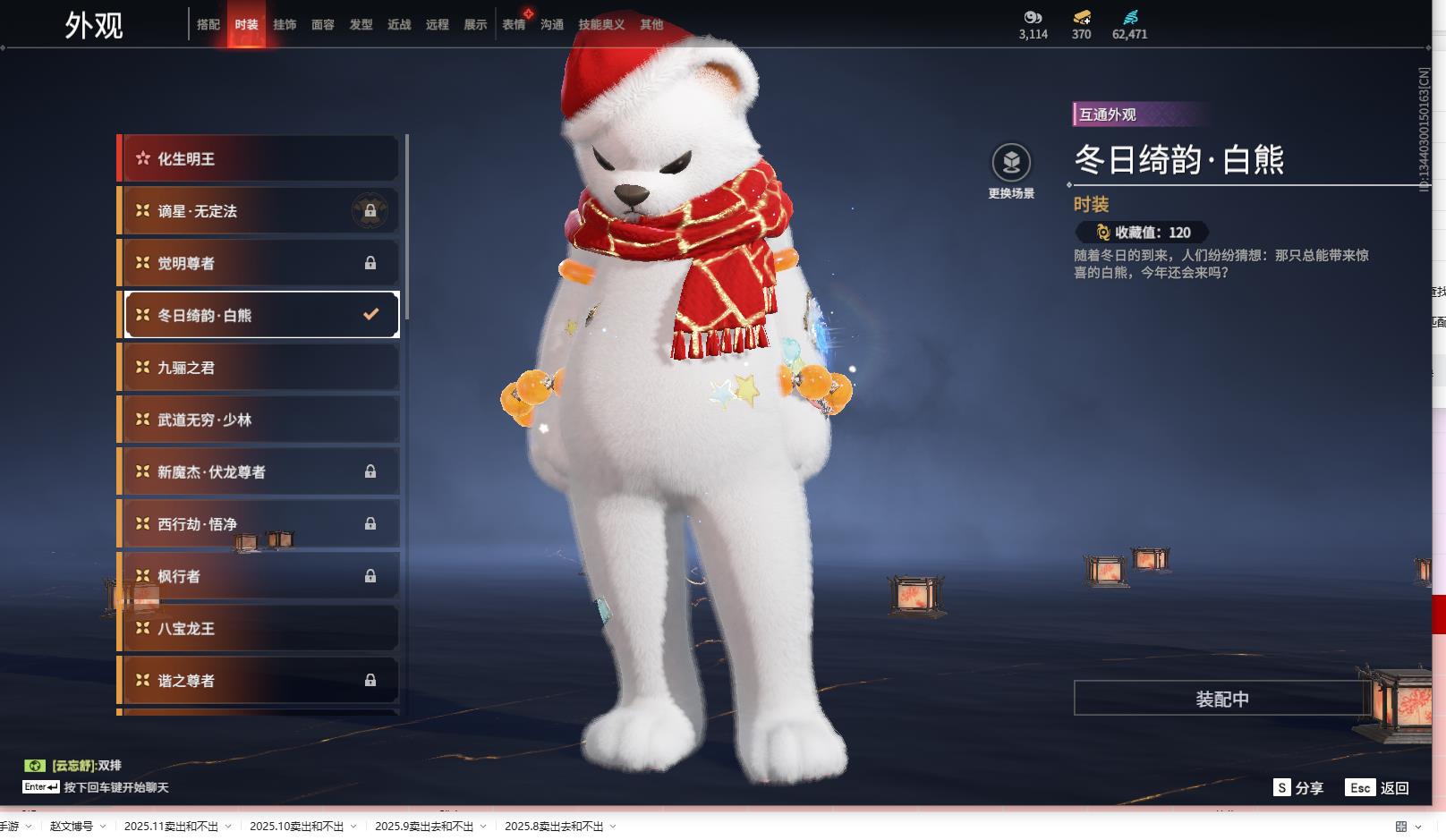Pick the 九骊之君 outfit
The height and width of the screenshot is (840, 1446).
click(x=259, y=368)
